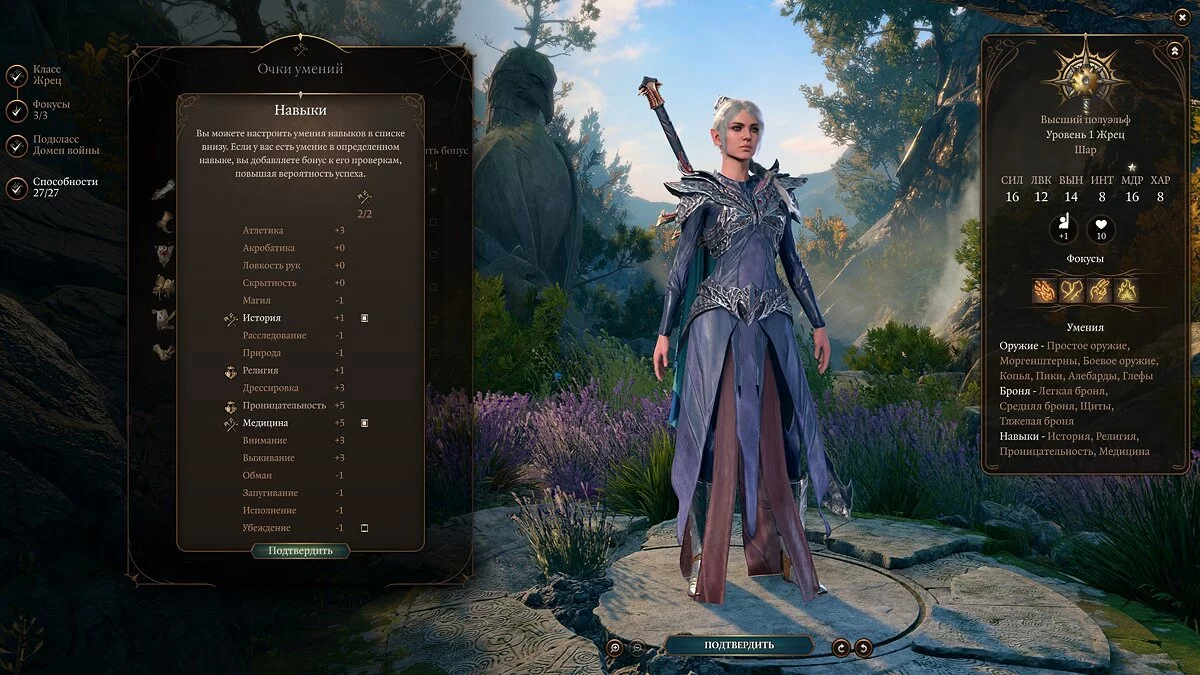Zoom in on the character

coord(615,648)
